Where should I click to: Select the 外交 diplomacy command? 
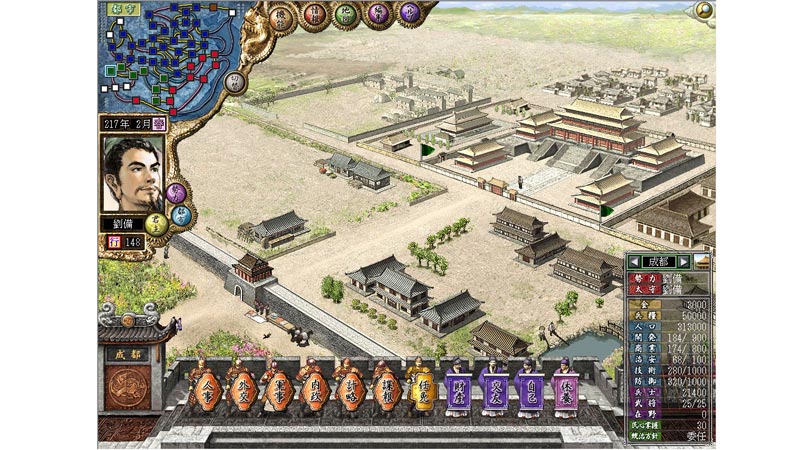(239, 387)
